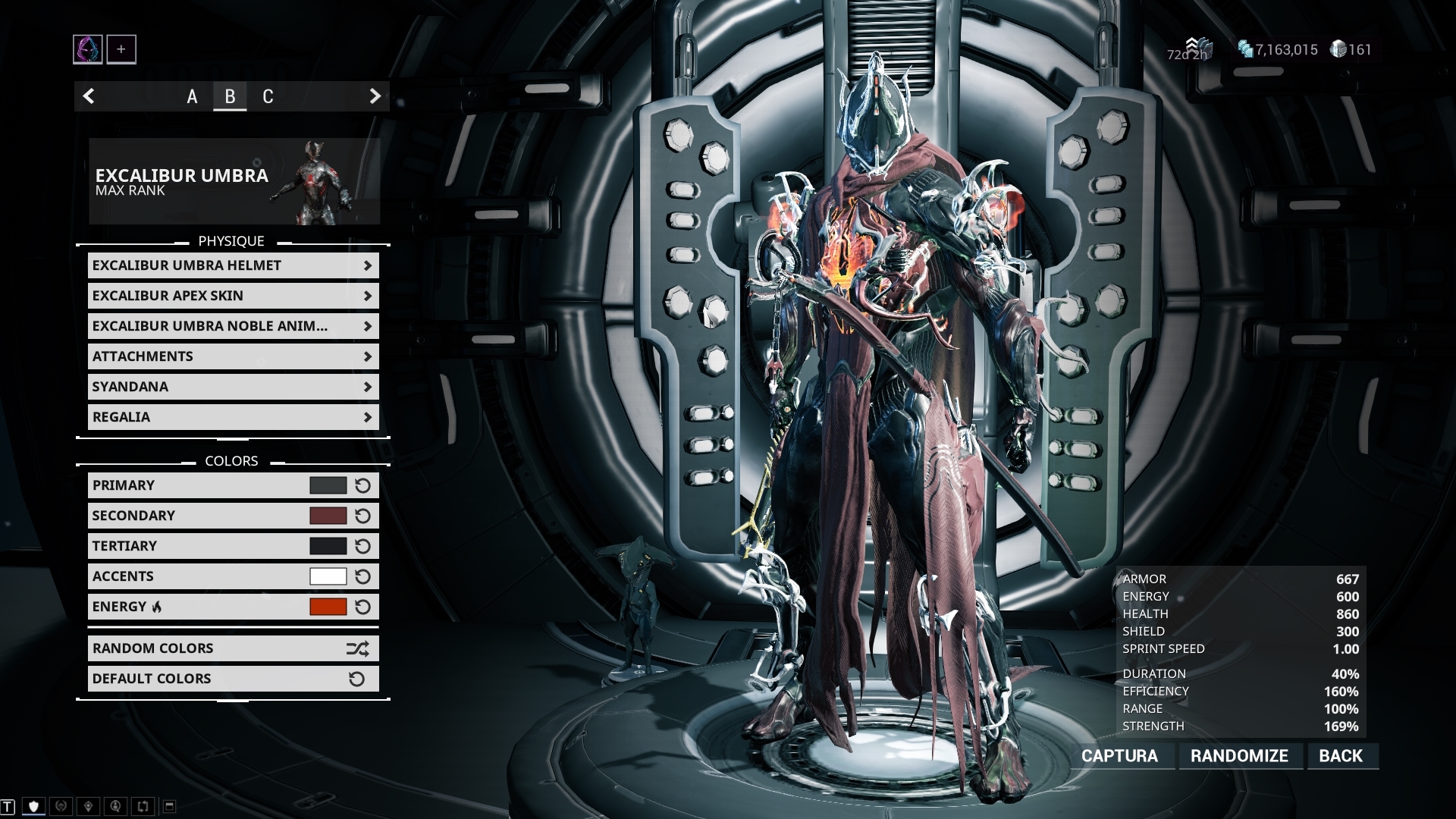Viewport: 1456px width, 819px height.
Task: Open the Attachments menu
Action: pyautogui.click(x=233, y=356)
